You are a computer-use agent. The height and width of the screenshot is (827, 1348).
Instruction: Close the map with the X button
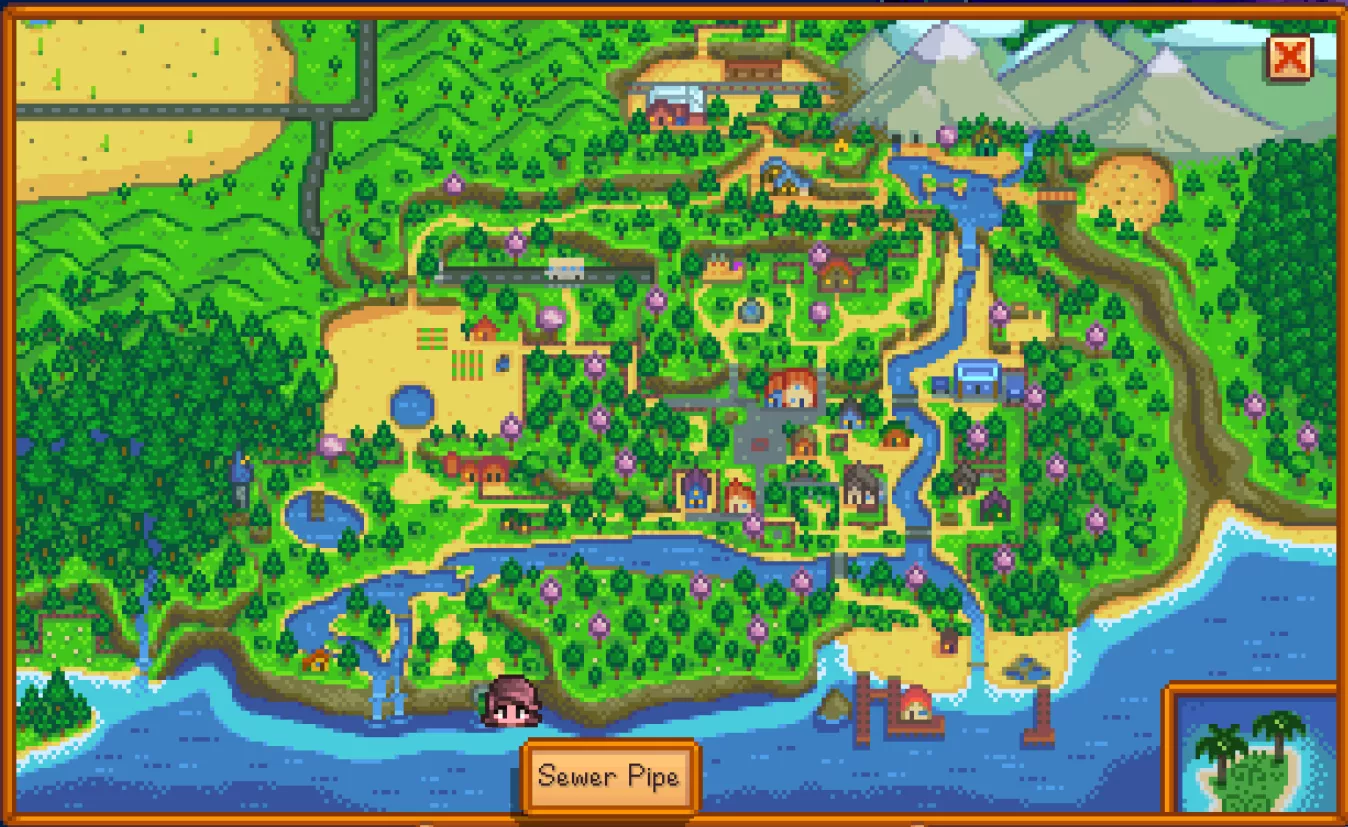coord(1290,58)
